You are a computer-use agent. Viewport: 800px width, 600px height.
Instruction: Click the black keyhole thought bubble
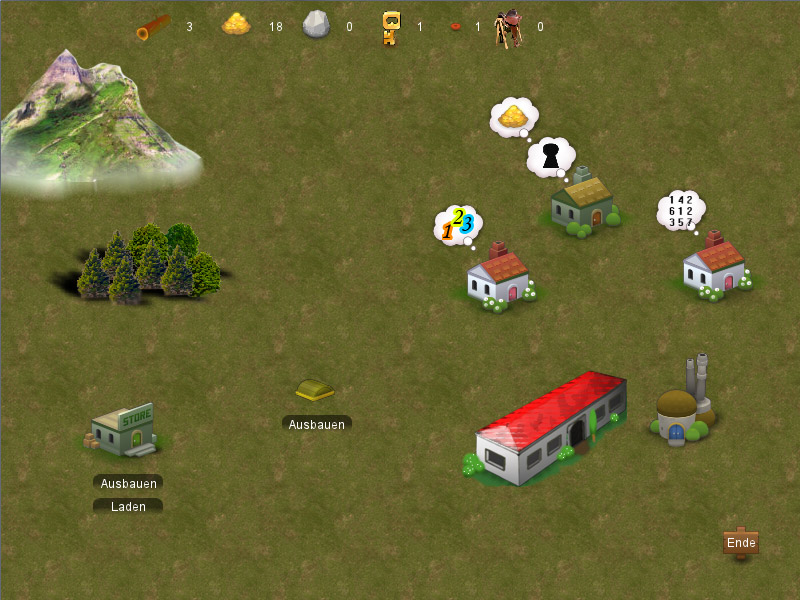coord(550,156)
